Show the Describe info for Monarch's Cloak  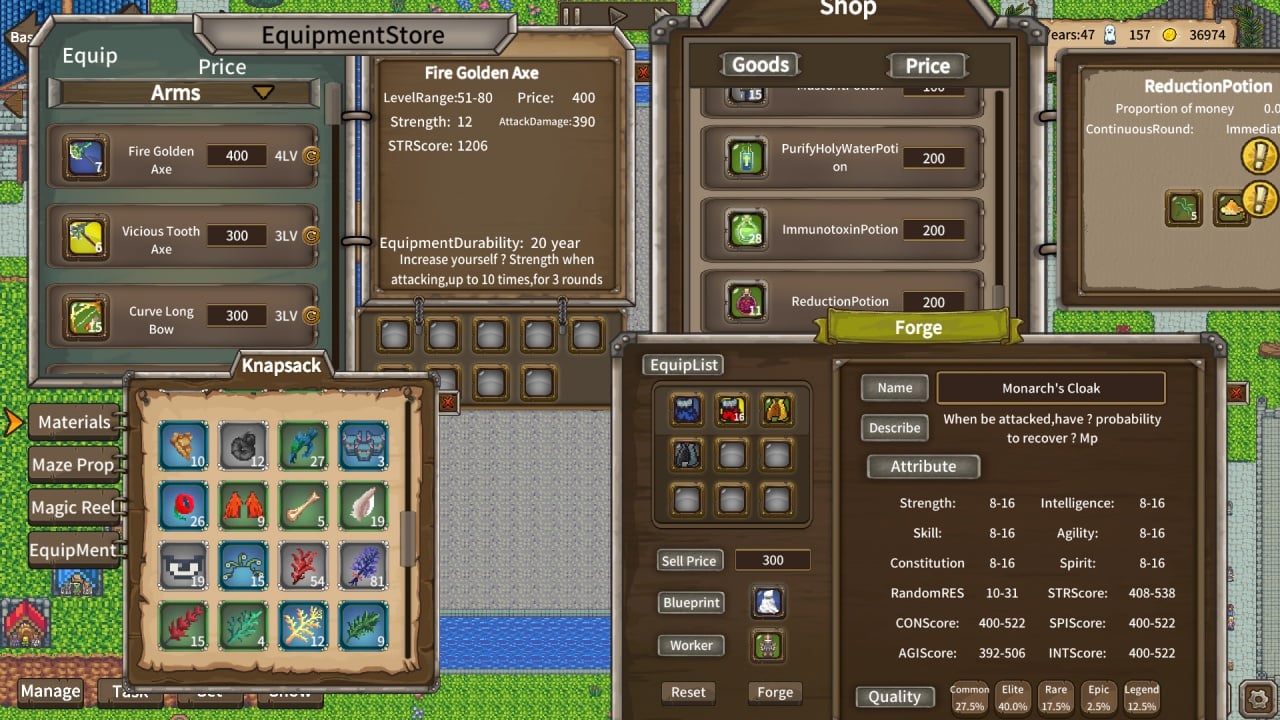click(x=894, y=428)
